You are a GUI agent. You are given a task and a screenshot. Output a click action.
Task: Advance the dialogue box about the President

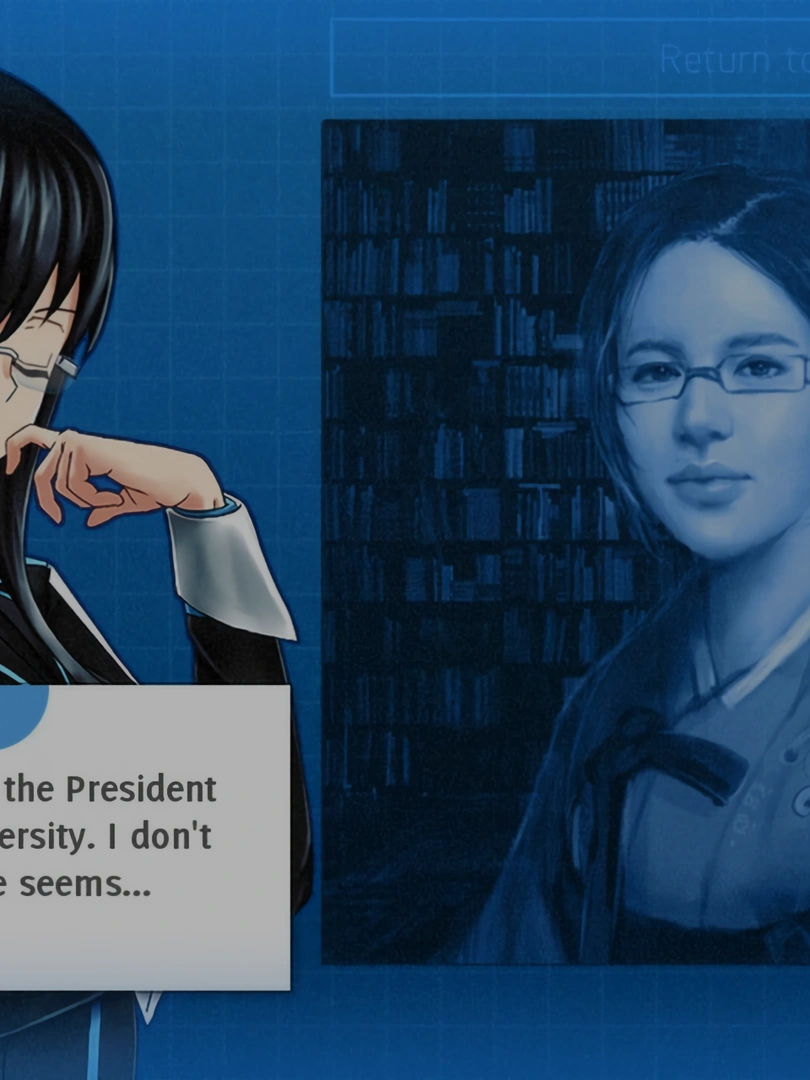(140, 836)
